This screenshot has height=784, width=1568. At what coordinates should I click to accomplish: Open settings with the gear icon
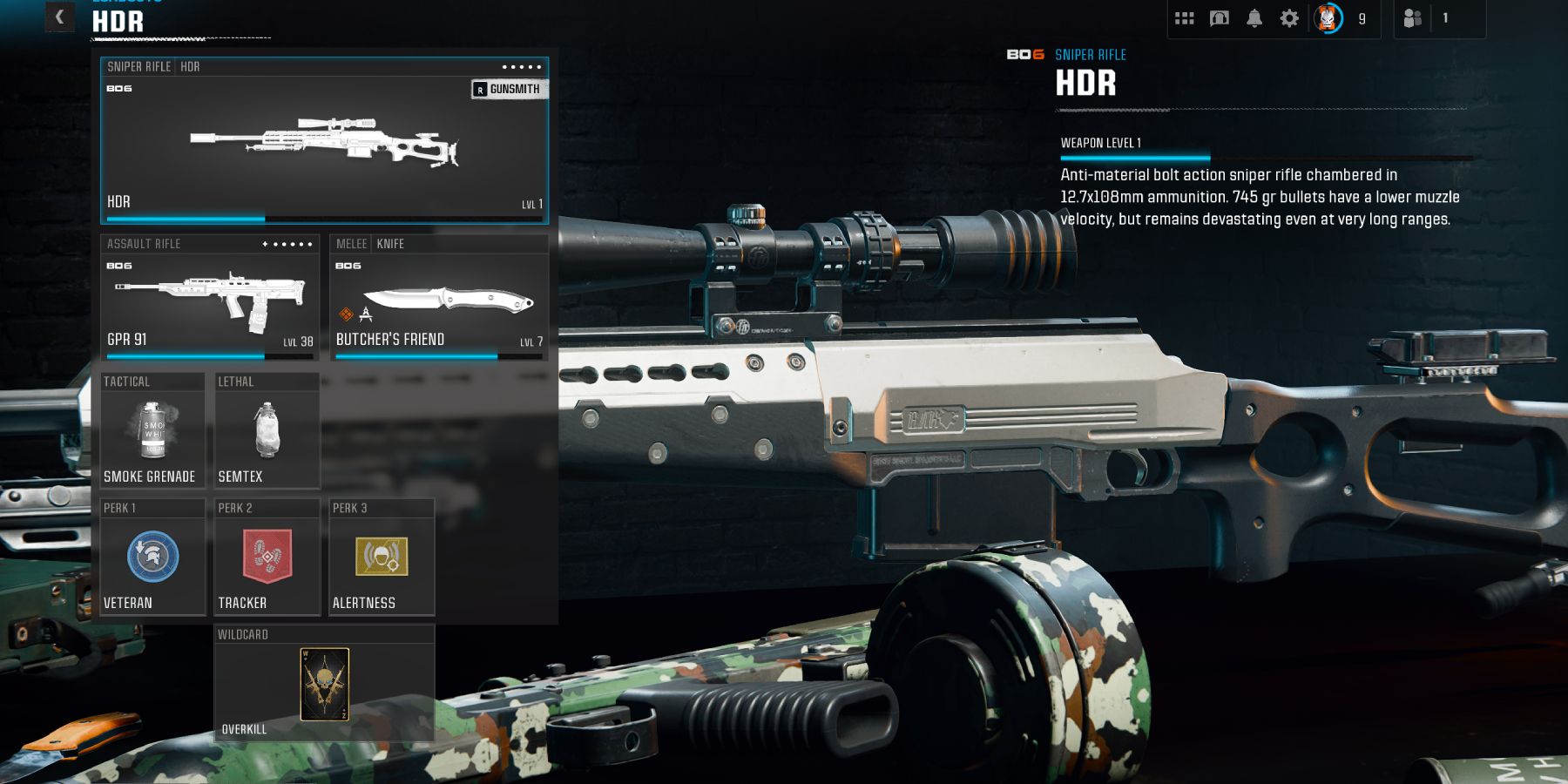[1289, 18]
